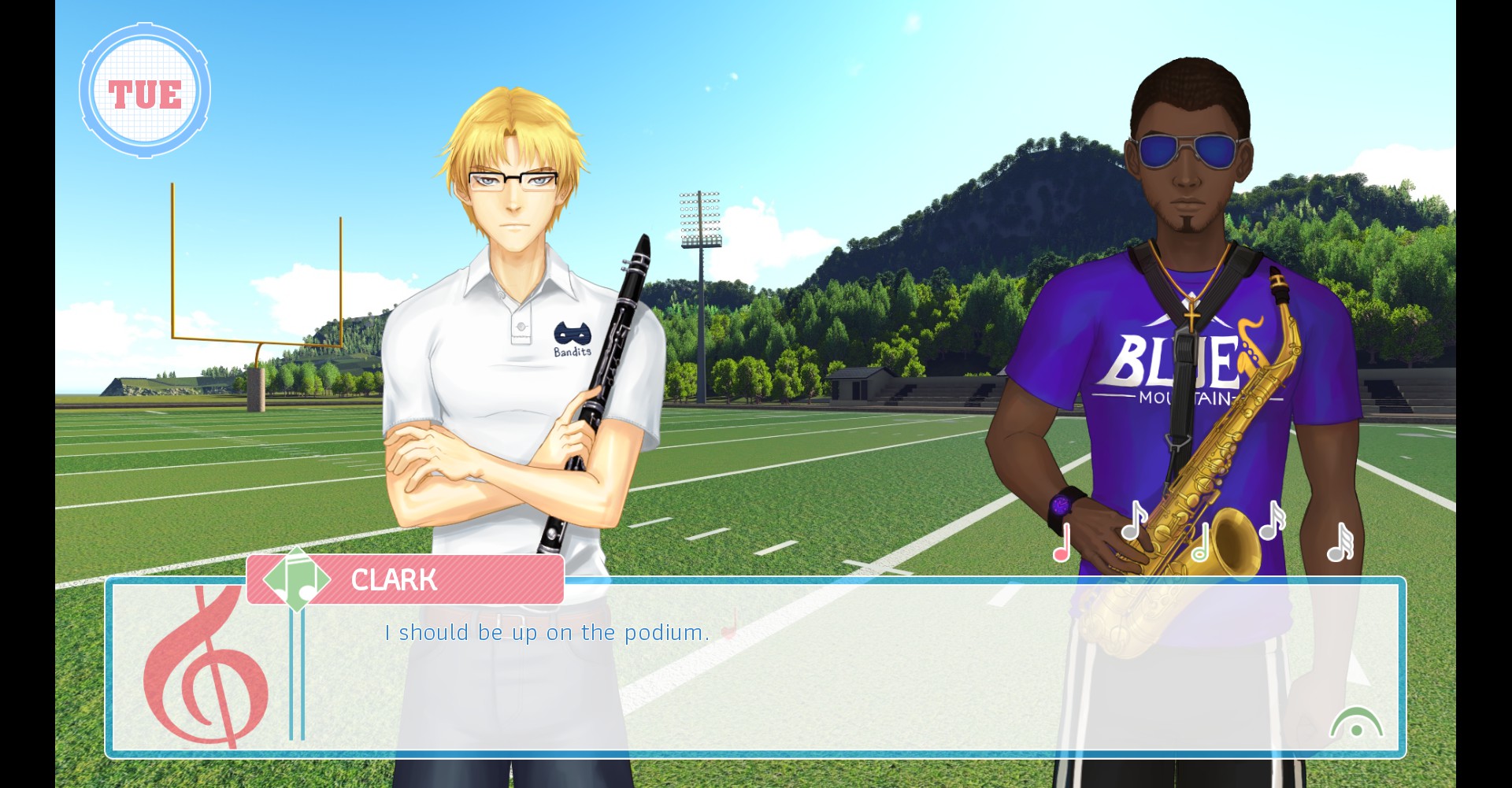The image size is (1512, 788).
Task: Click the green fermata icon
Action: (x=1356, y=723)
